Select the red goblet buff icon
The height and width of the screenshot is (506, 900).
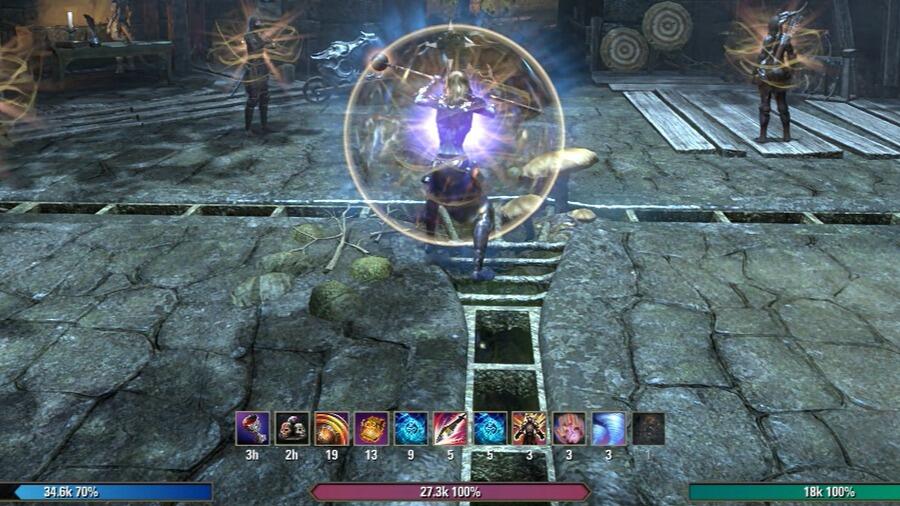pyautogui.click(x=252, y=428)
